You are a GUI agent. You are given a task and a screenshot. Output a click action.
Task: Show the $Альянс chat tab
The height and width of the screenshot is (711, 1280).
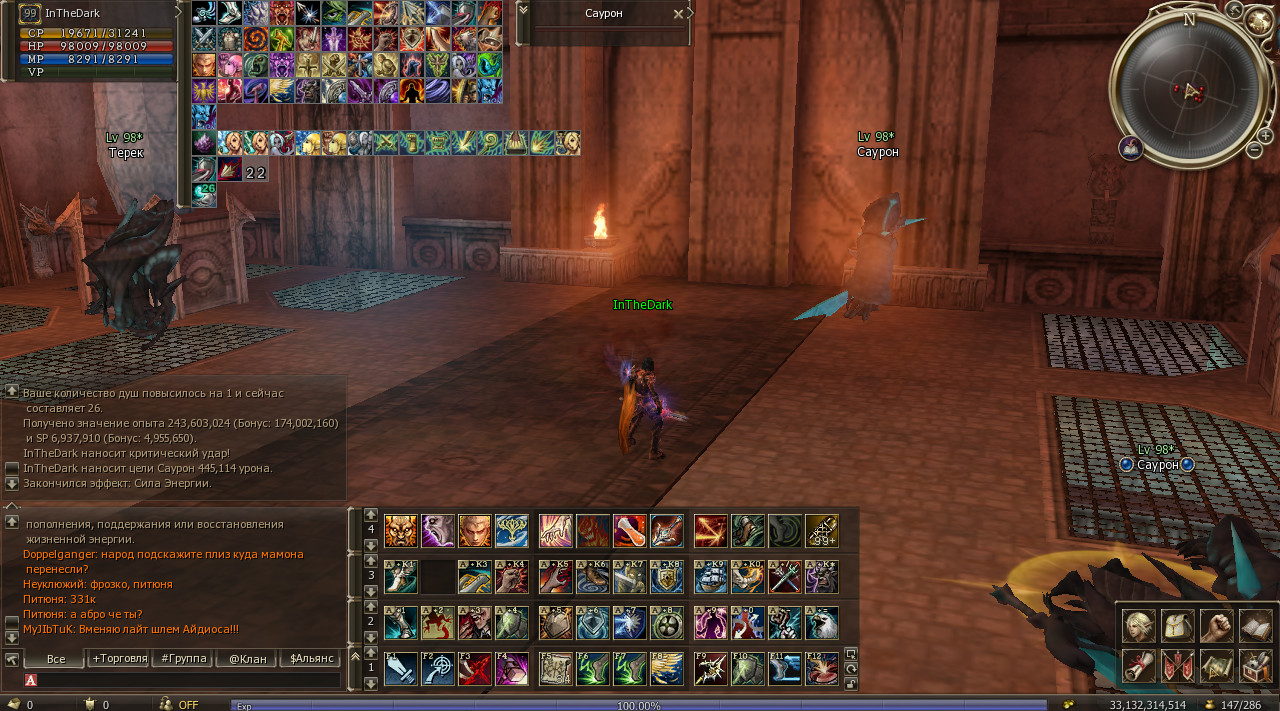pyautogui.click(x=309, y=659)
